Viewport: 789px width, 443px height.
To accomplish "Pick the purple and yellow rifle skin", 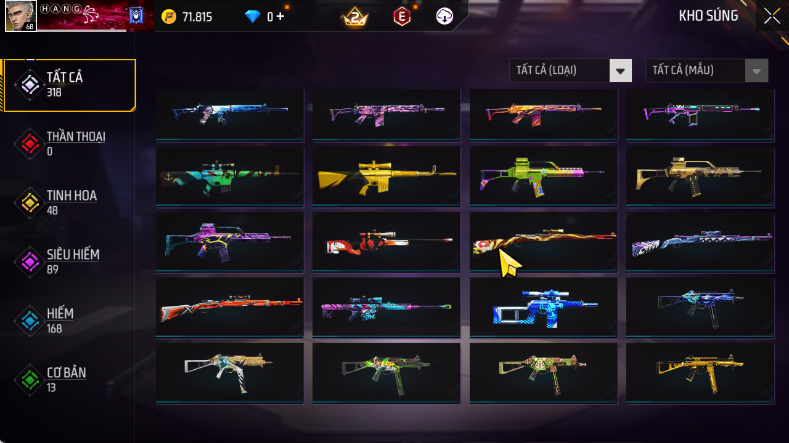I will point(229,242).
